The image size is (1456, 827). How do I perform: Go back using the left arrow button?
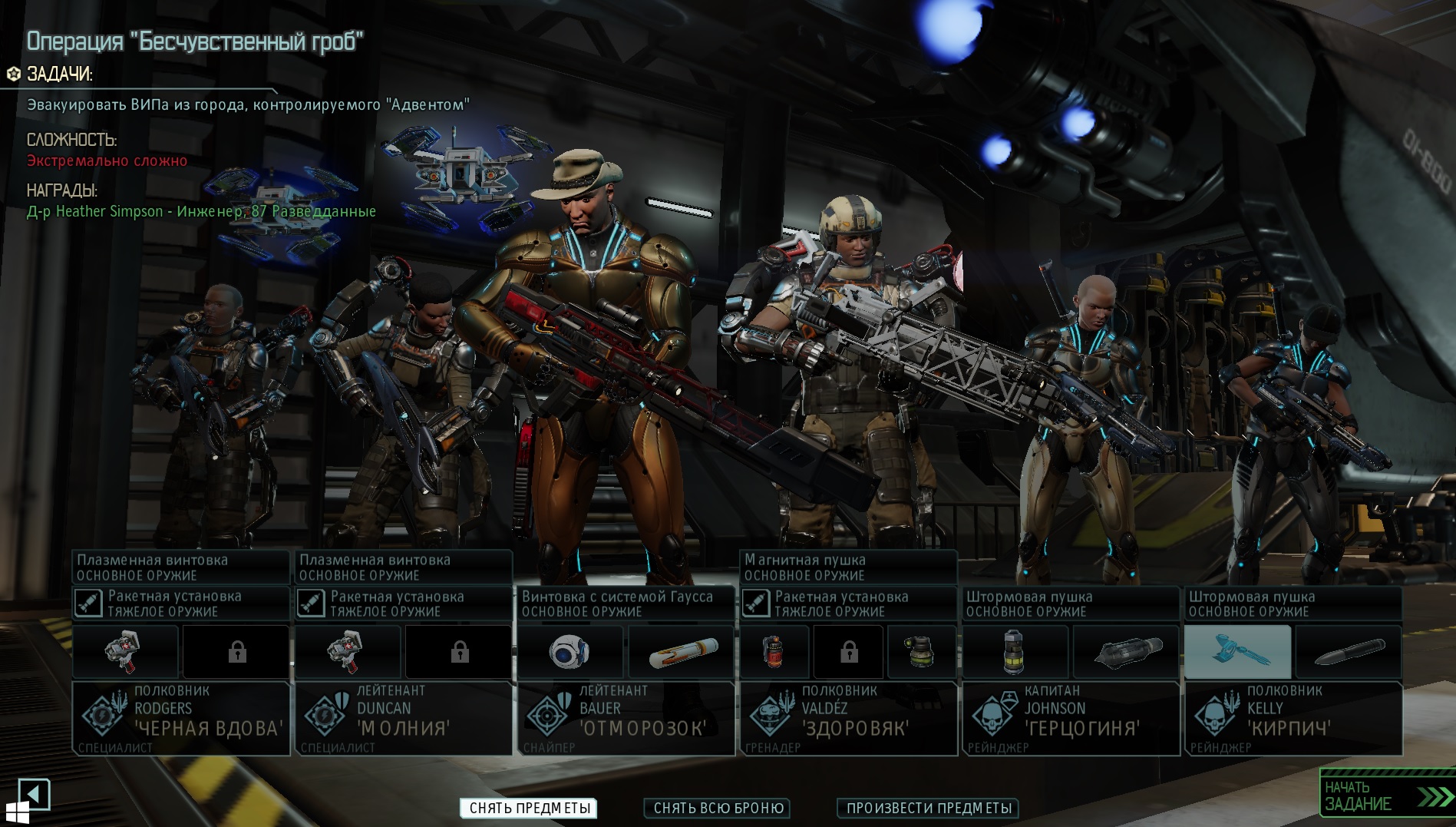(34, 794)
